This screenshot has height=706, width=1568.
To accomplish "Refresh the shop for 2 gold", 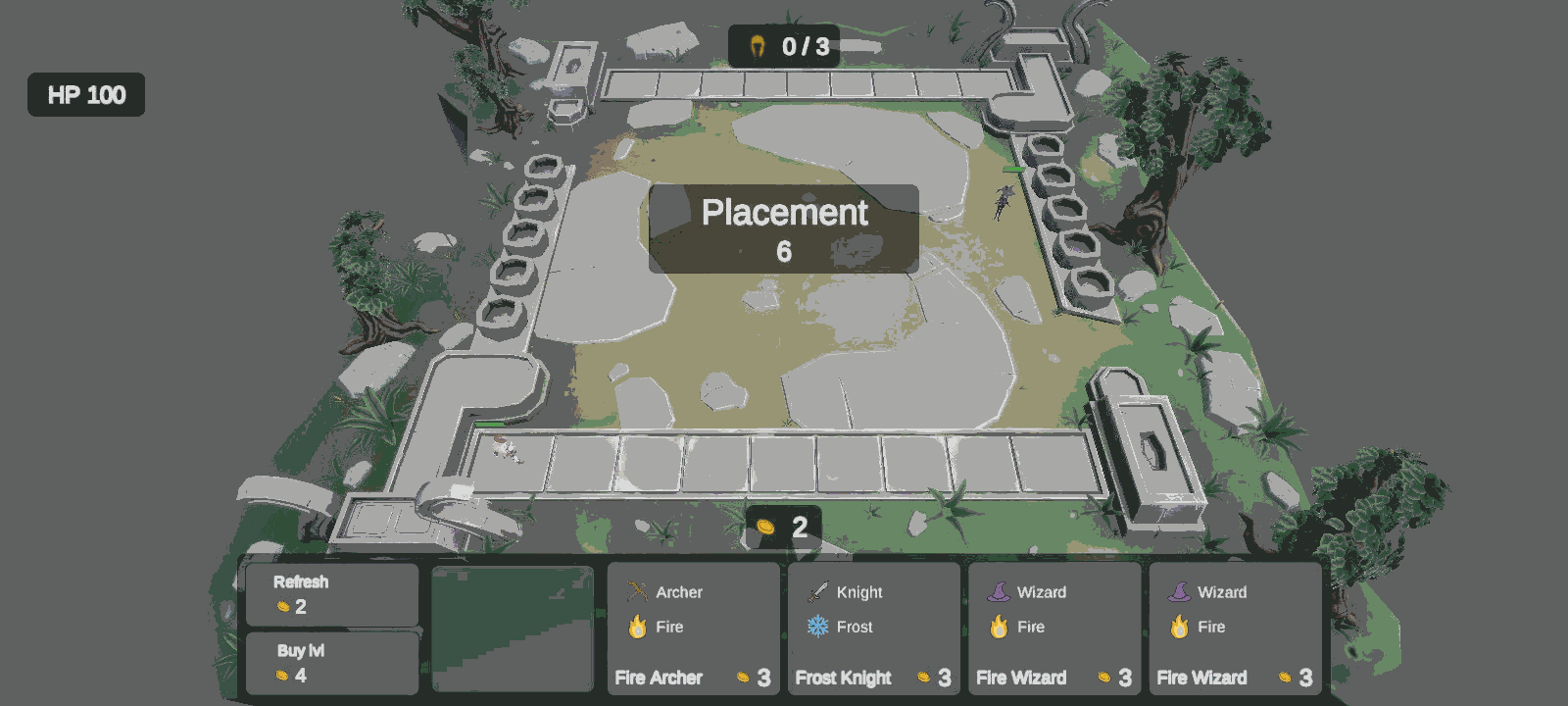I will pyautogui.click(x=331, y=594).
